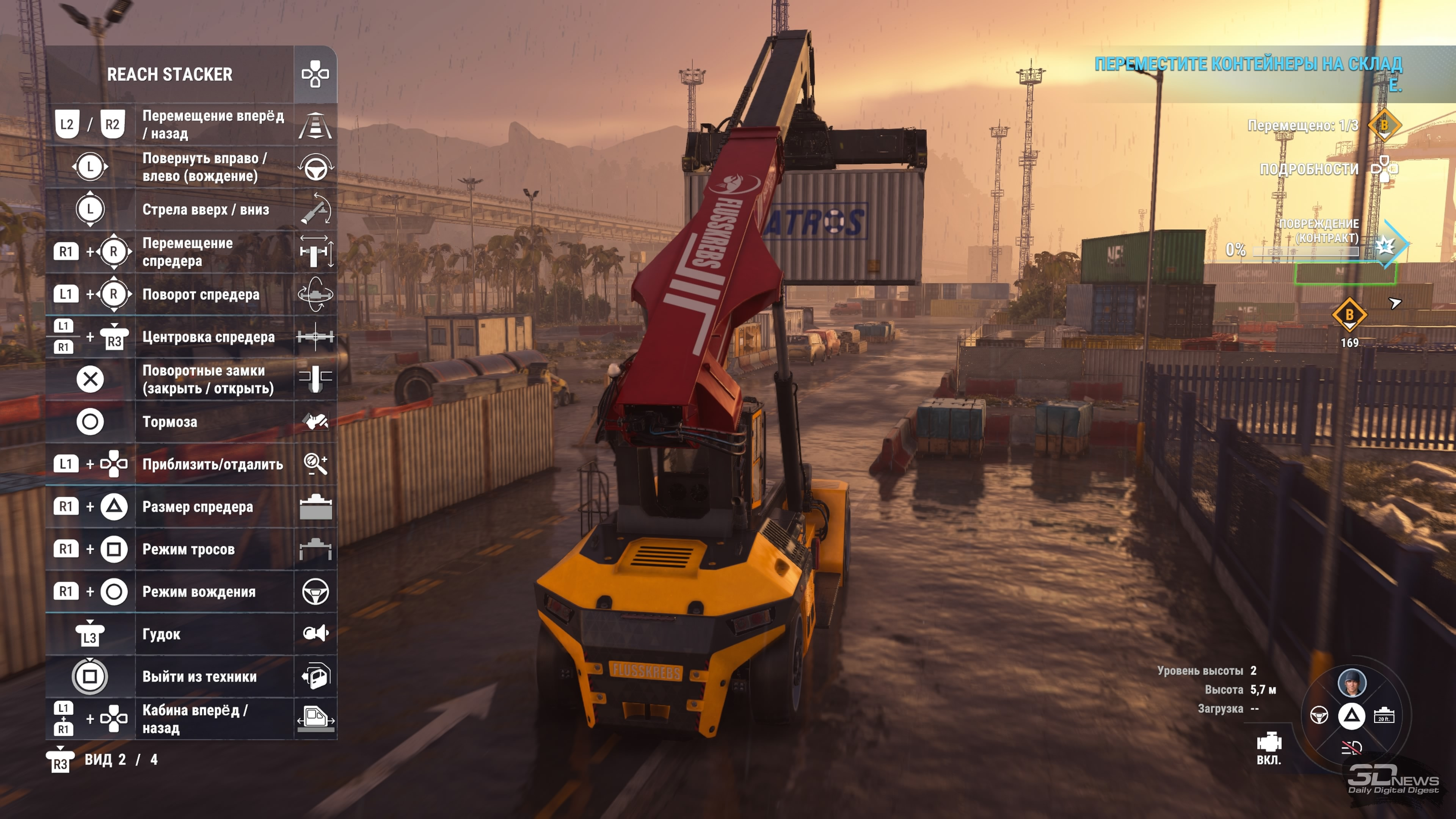Switch the view via ВИД 2 / 4 label

tap(121, 759)
